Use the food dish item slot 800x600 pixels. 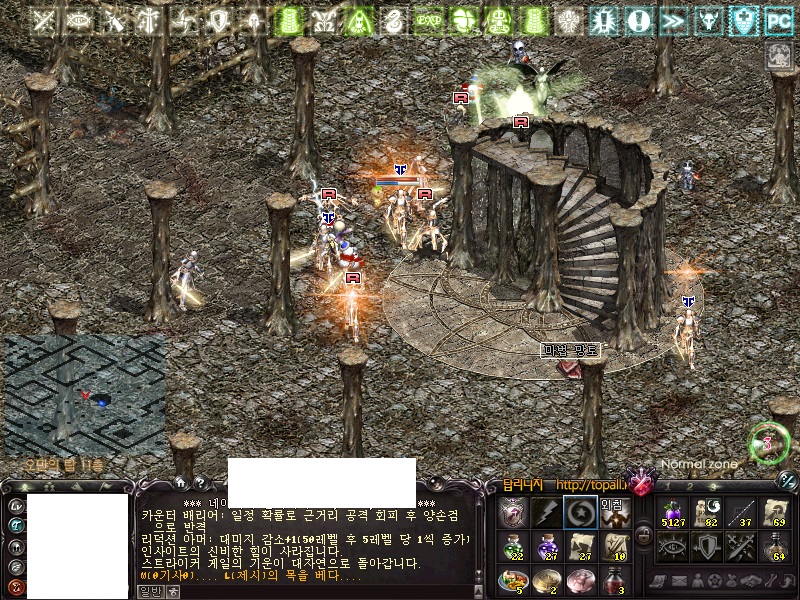(x=514, y=580)
